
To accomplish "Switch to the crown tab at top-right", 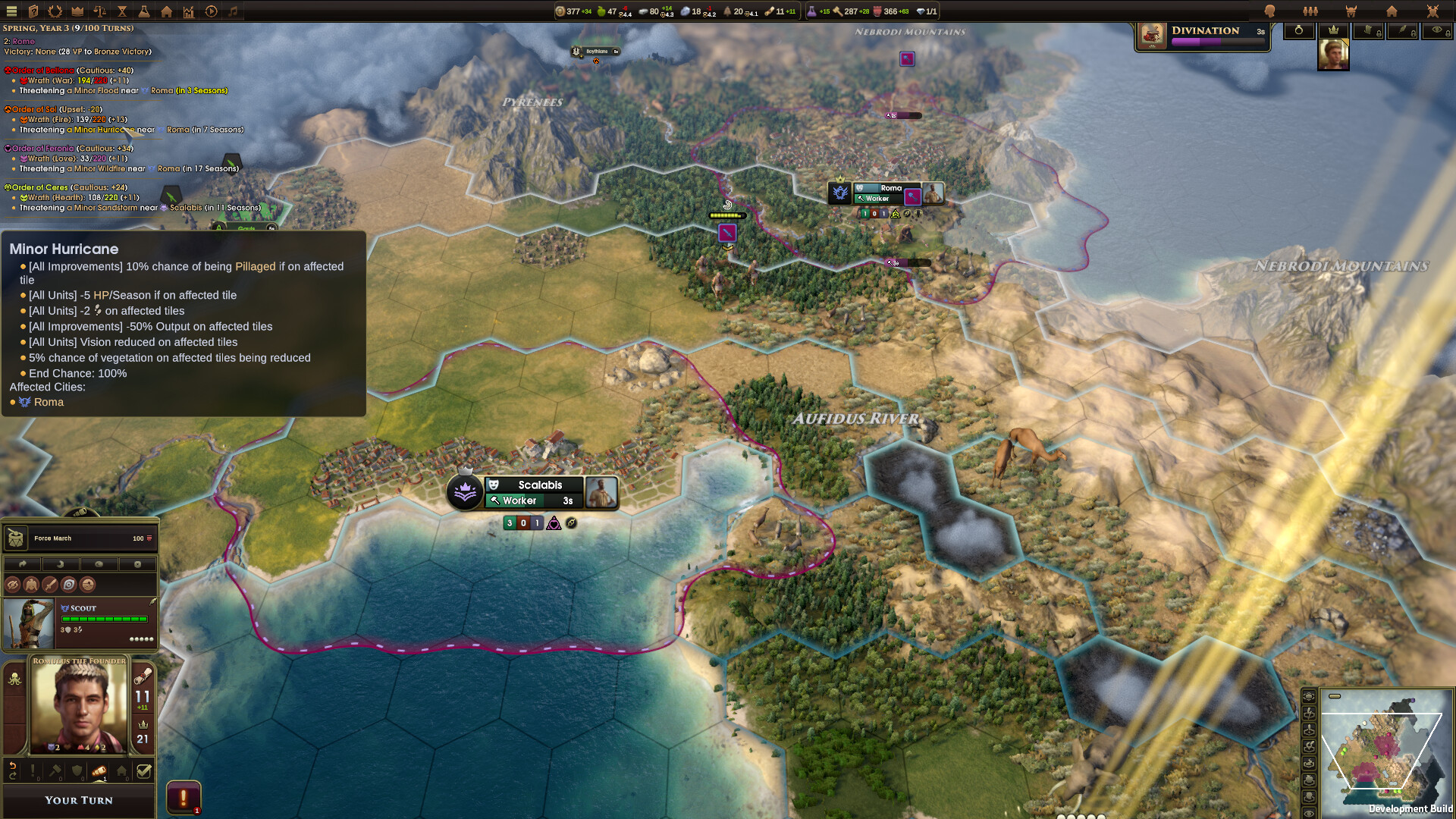I will tap(1333, 30).
